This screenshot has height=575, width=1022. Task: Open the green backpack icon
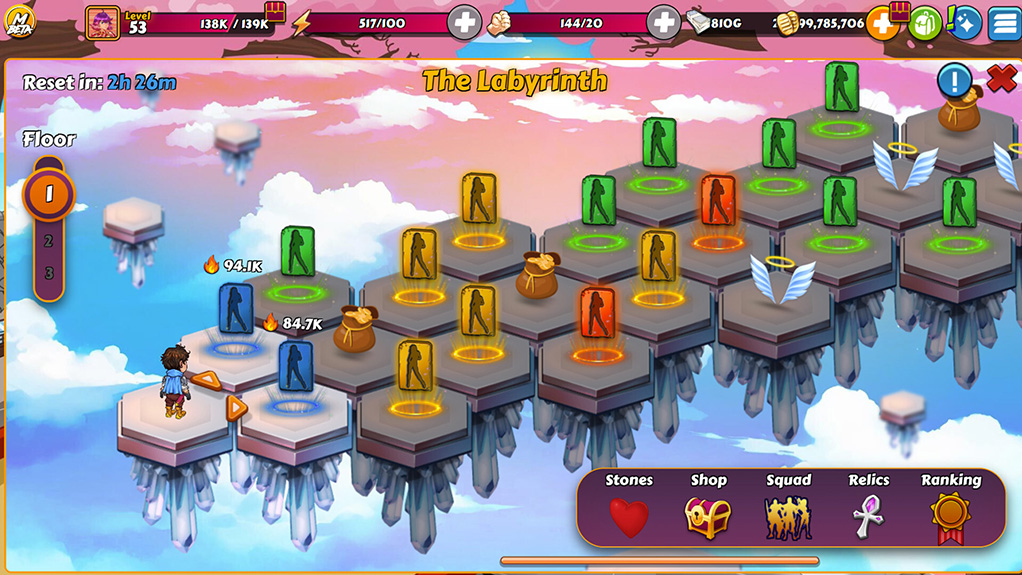[x=925, y=22]
